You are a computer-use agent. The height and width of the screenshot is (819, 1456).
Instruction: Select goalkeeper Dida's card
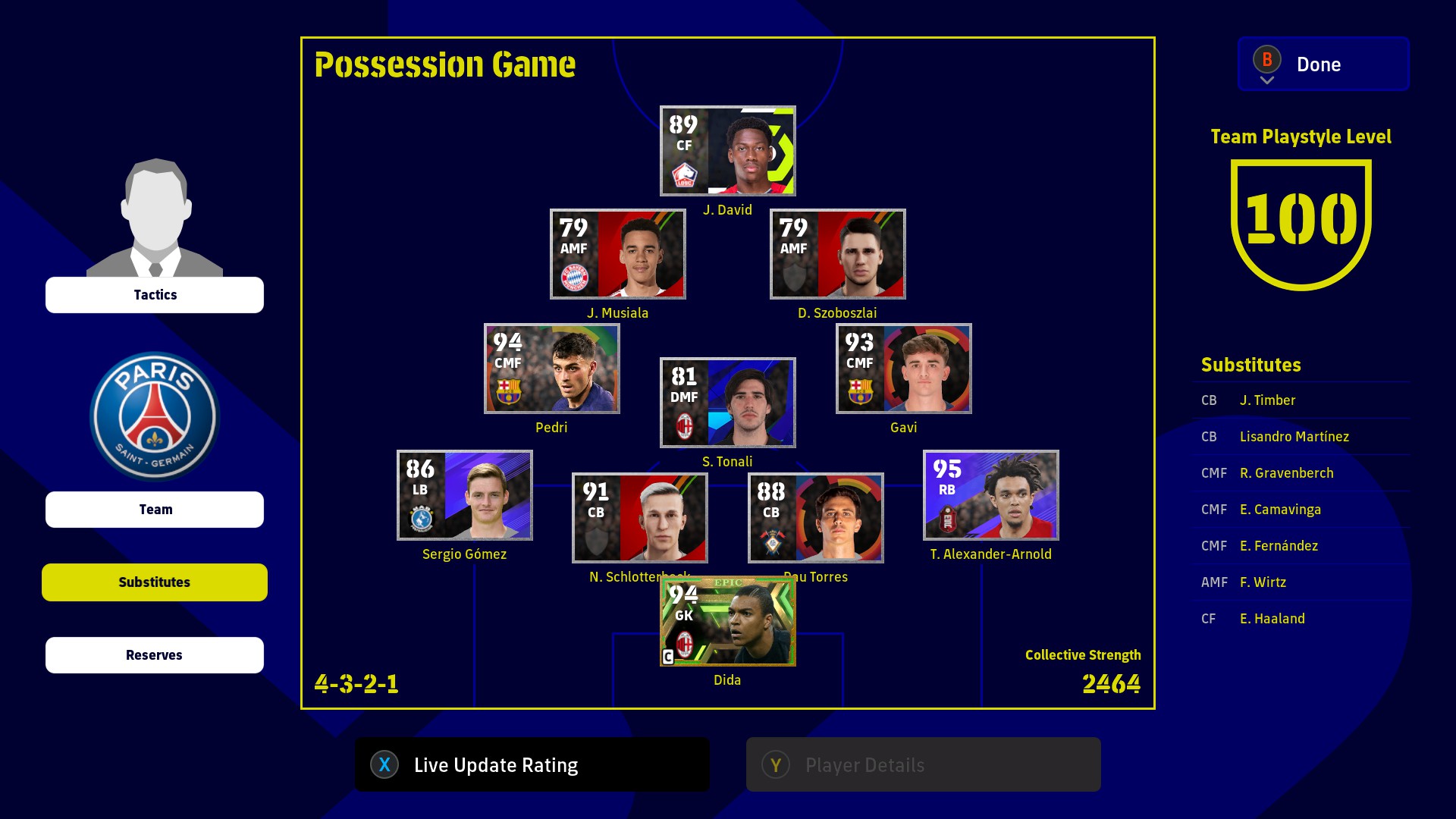point(727,621)
